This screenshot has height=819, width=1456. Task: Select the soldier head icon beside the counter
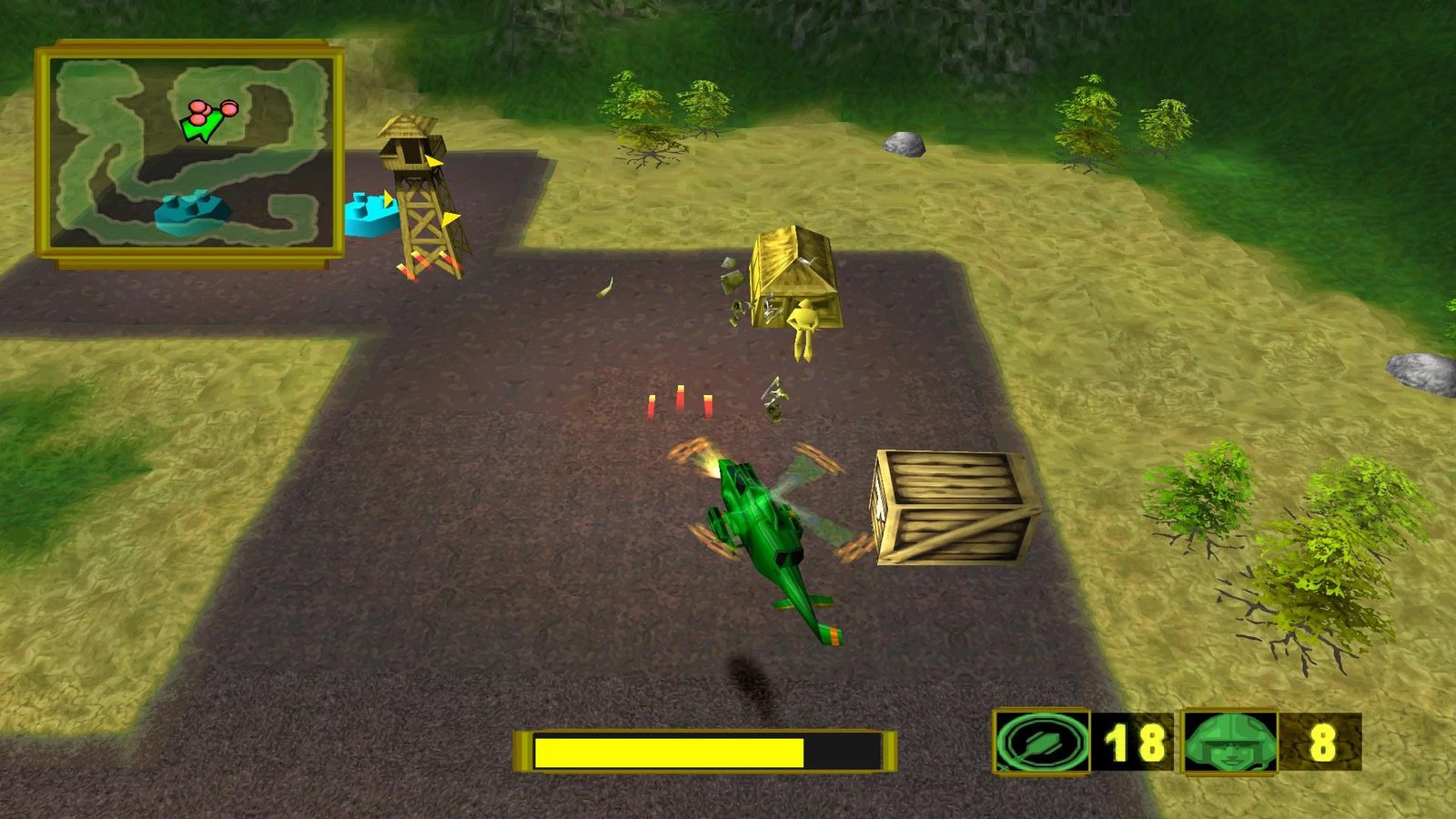click(x=1230, y=745)
